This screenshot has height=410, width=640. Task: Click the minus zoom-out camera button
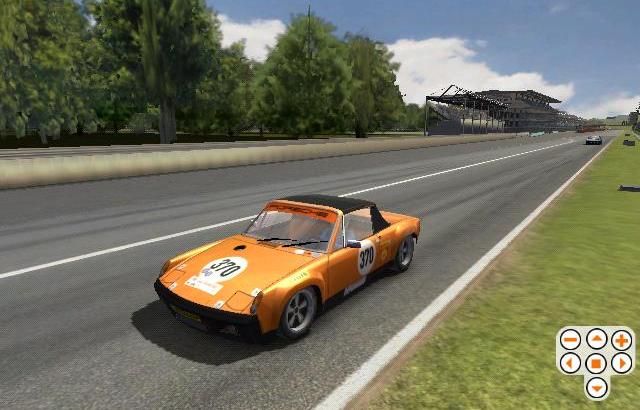pos(570,340)
